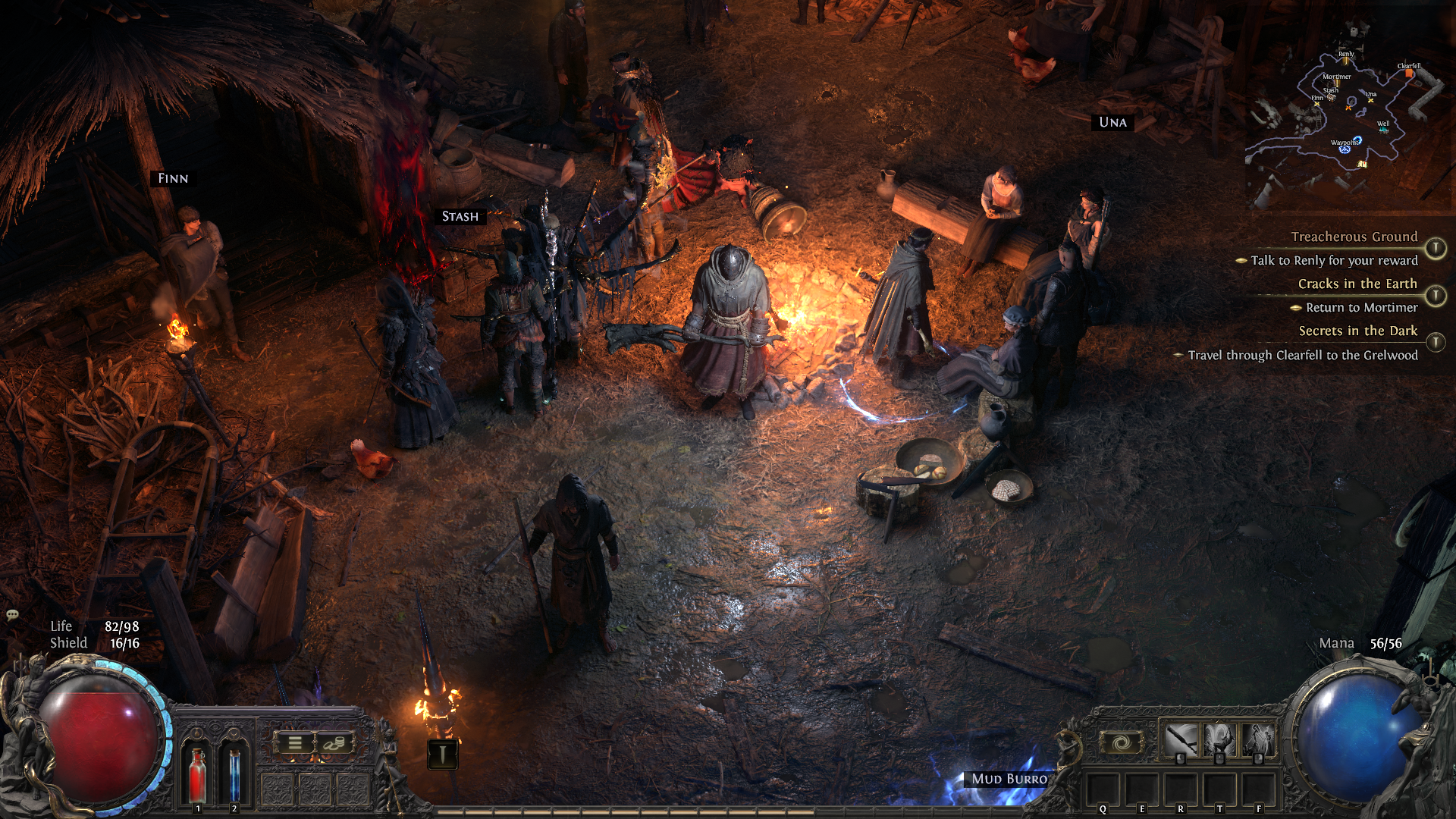Viewport: 1456px width, 819px height.
Task: Select the leaping slam skill icon
Action: [1219, 739]
